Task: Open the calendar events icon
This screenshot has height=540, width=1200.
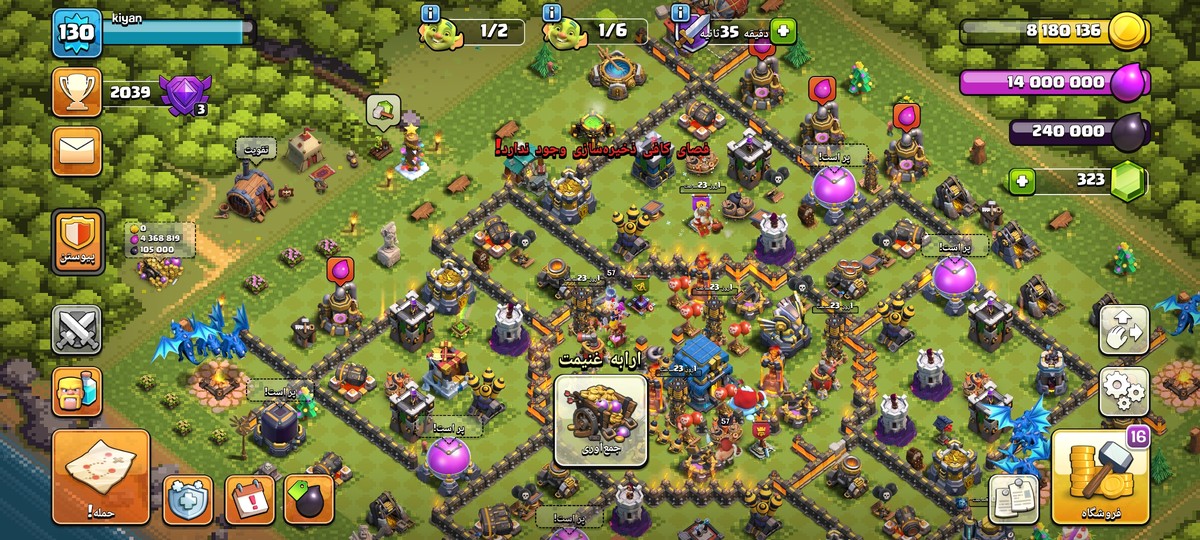Action: 249,497
